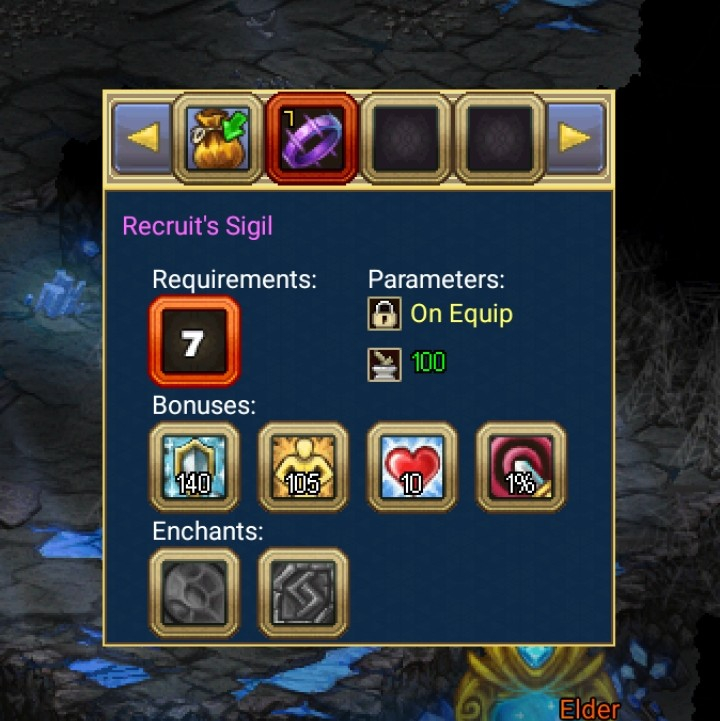Open the round stone enchant slot

click(x=194, y=591)
